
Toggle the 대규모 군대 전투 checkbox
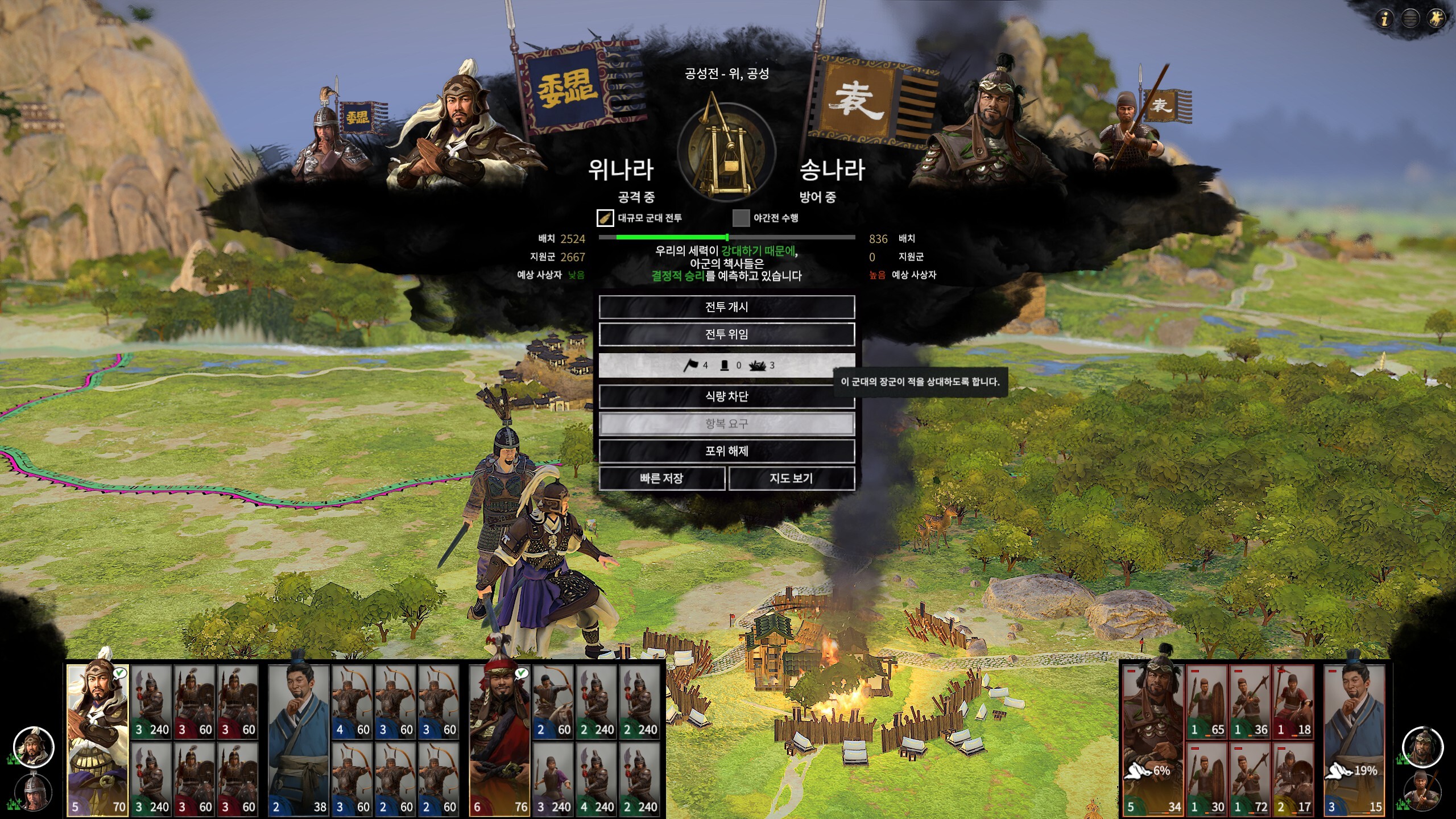point(605,218)
